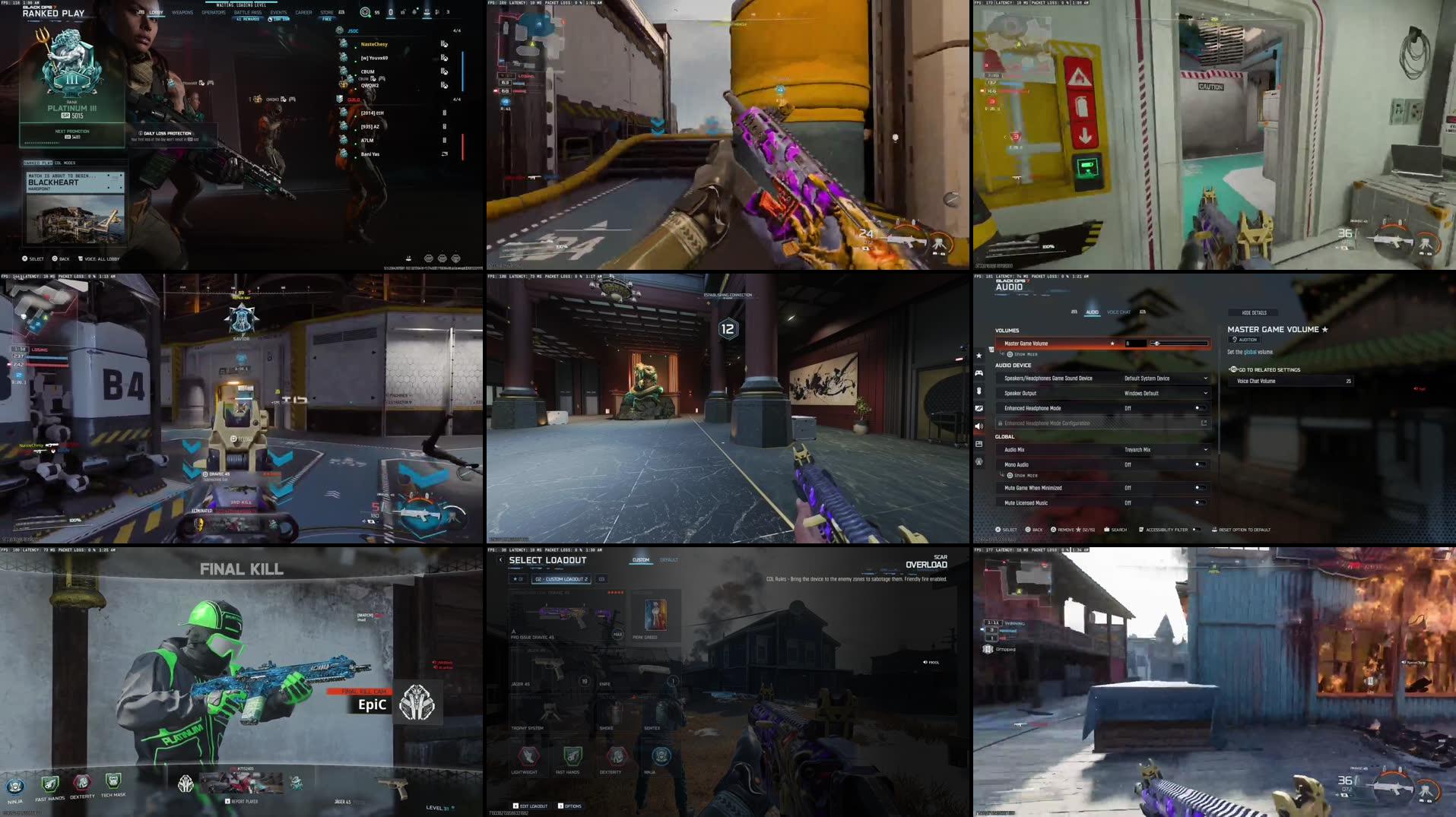
Task: Switch to the Voice Chat settings tab
Action: click(x=1119, y=312)
